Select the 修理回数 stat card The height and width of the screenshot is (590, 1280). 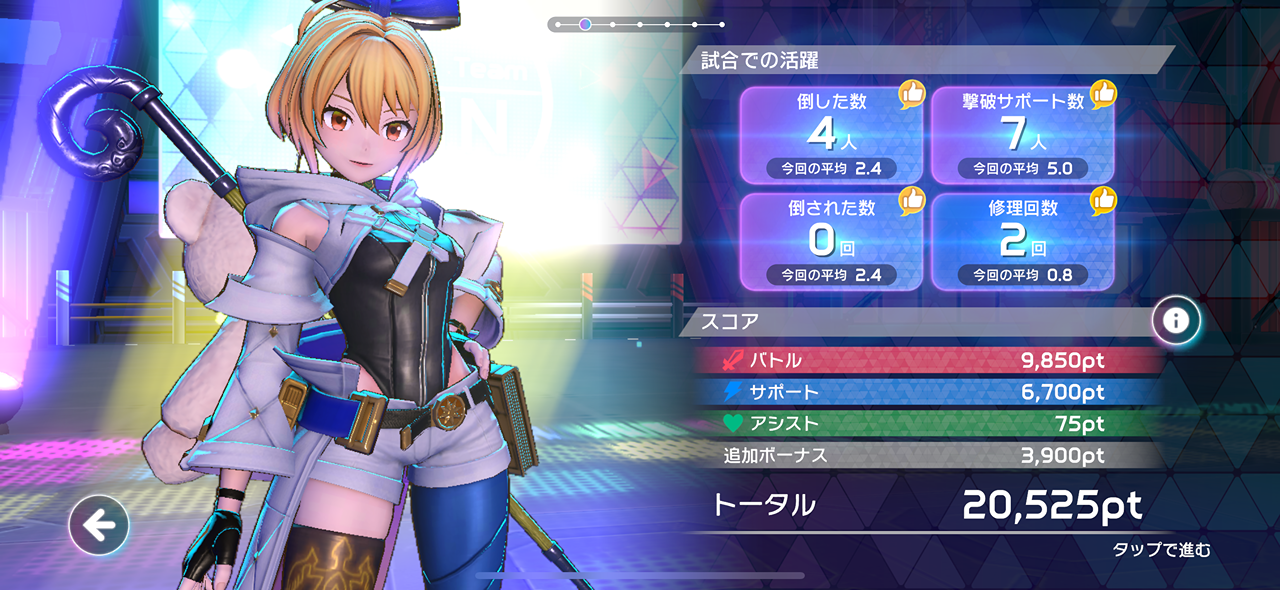(x=1022, y=241)
